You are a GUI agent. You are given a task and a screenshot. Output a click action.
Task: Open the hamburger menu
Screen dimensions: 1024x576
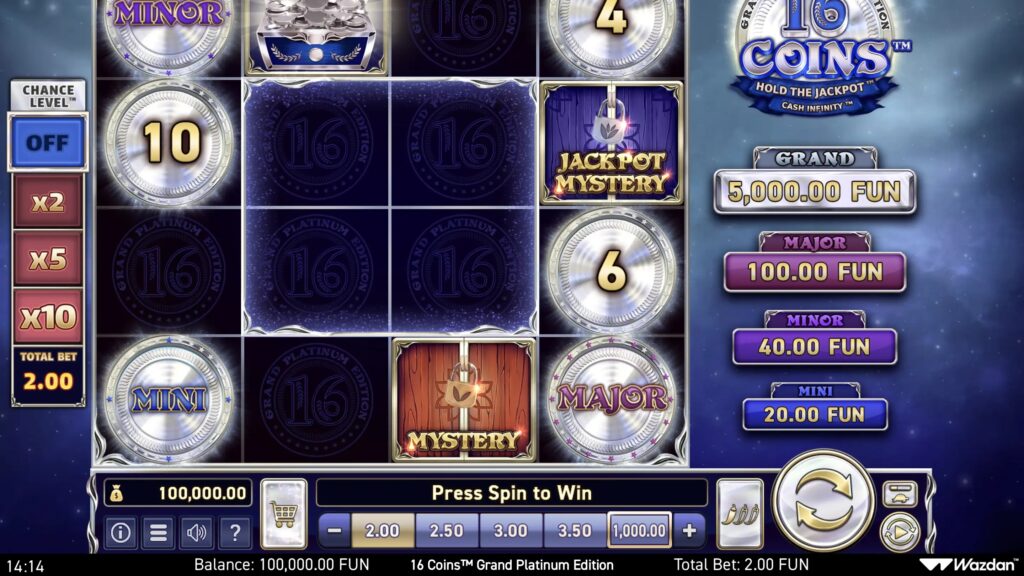coord(158,533)
